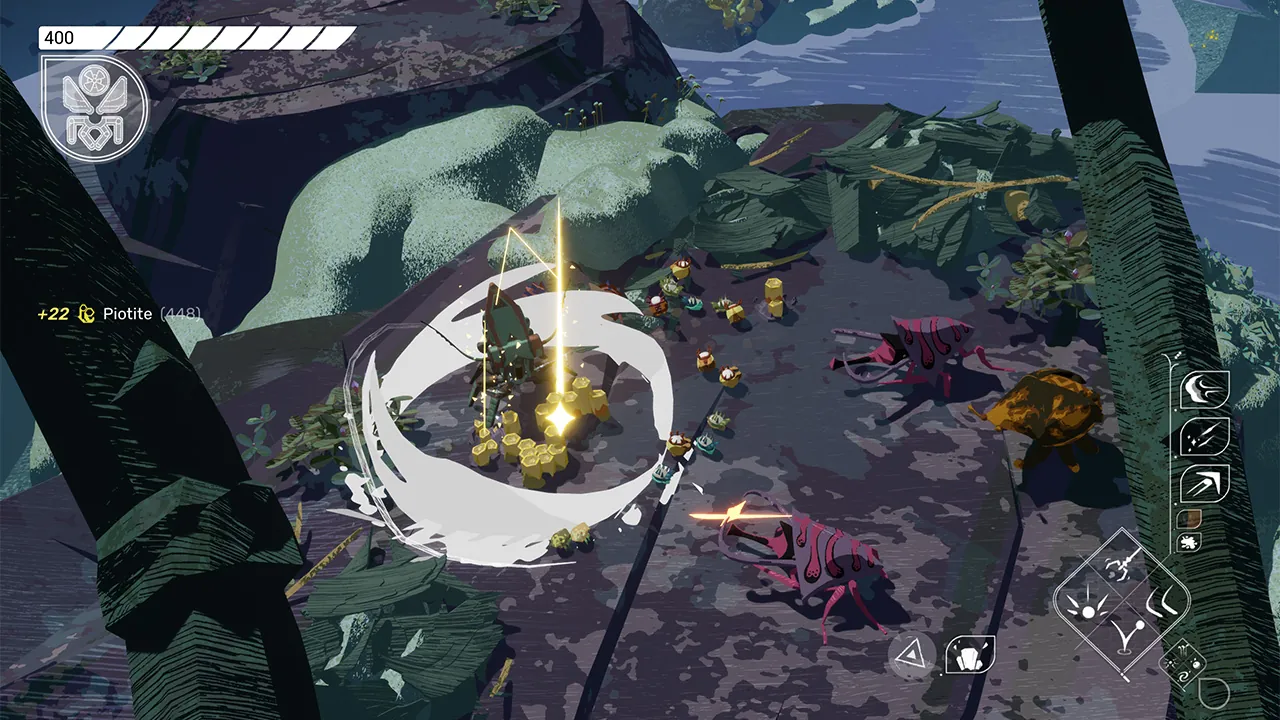Viewport: 1280px width, 720px height.
Task: Click the mech chassis icon near bottom center
Action: (x=968, y=655)
